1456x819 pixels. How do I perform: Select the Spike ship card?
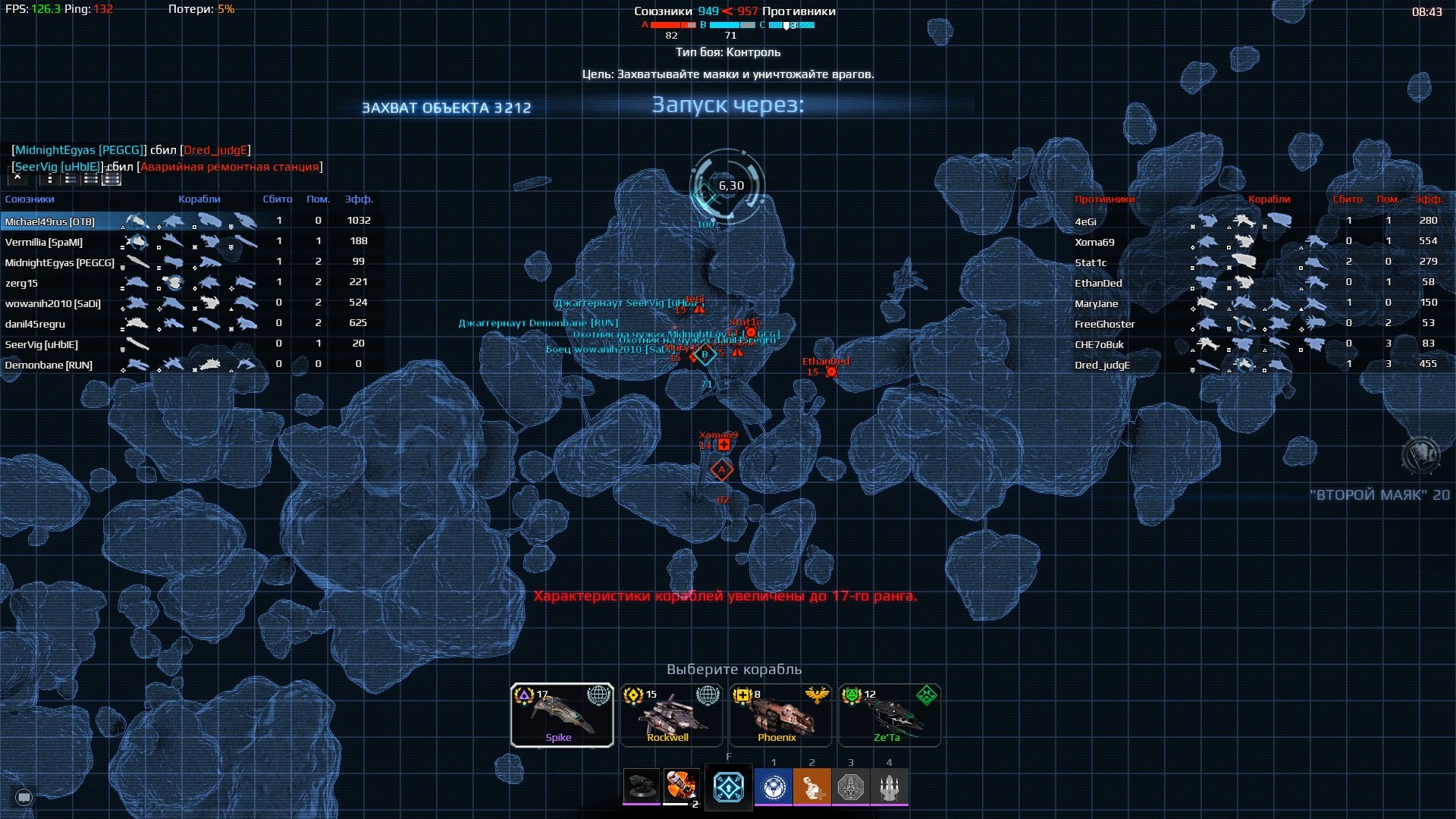point(561,715)
